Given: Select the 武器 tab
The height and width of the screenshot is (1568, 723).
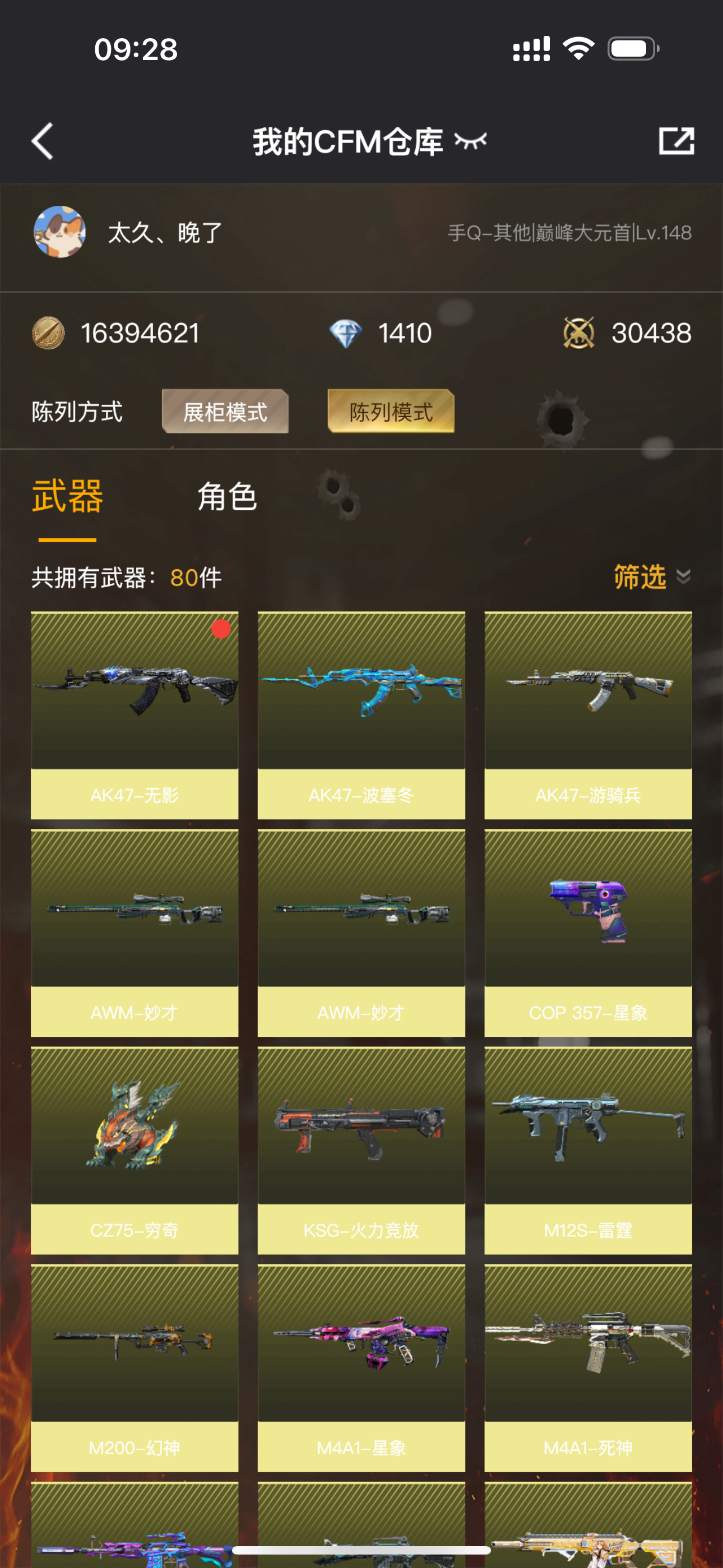Looking at the screenshot, I should [x=68, y=496].
